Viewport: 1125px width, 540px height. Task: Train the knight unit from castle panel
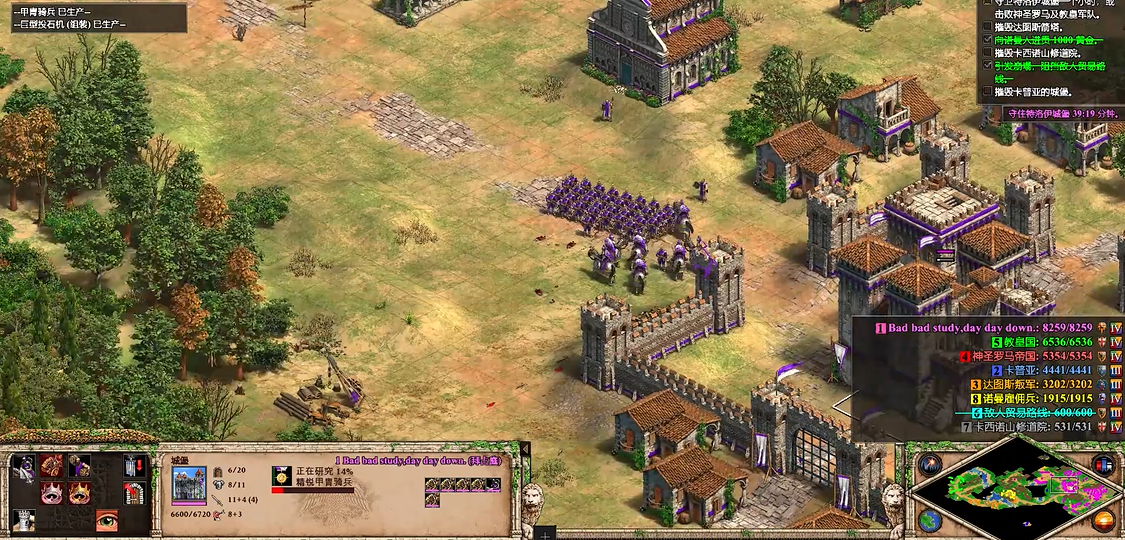coord(24,466)
